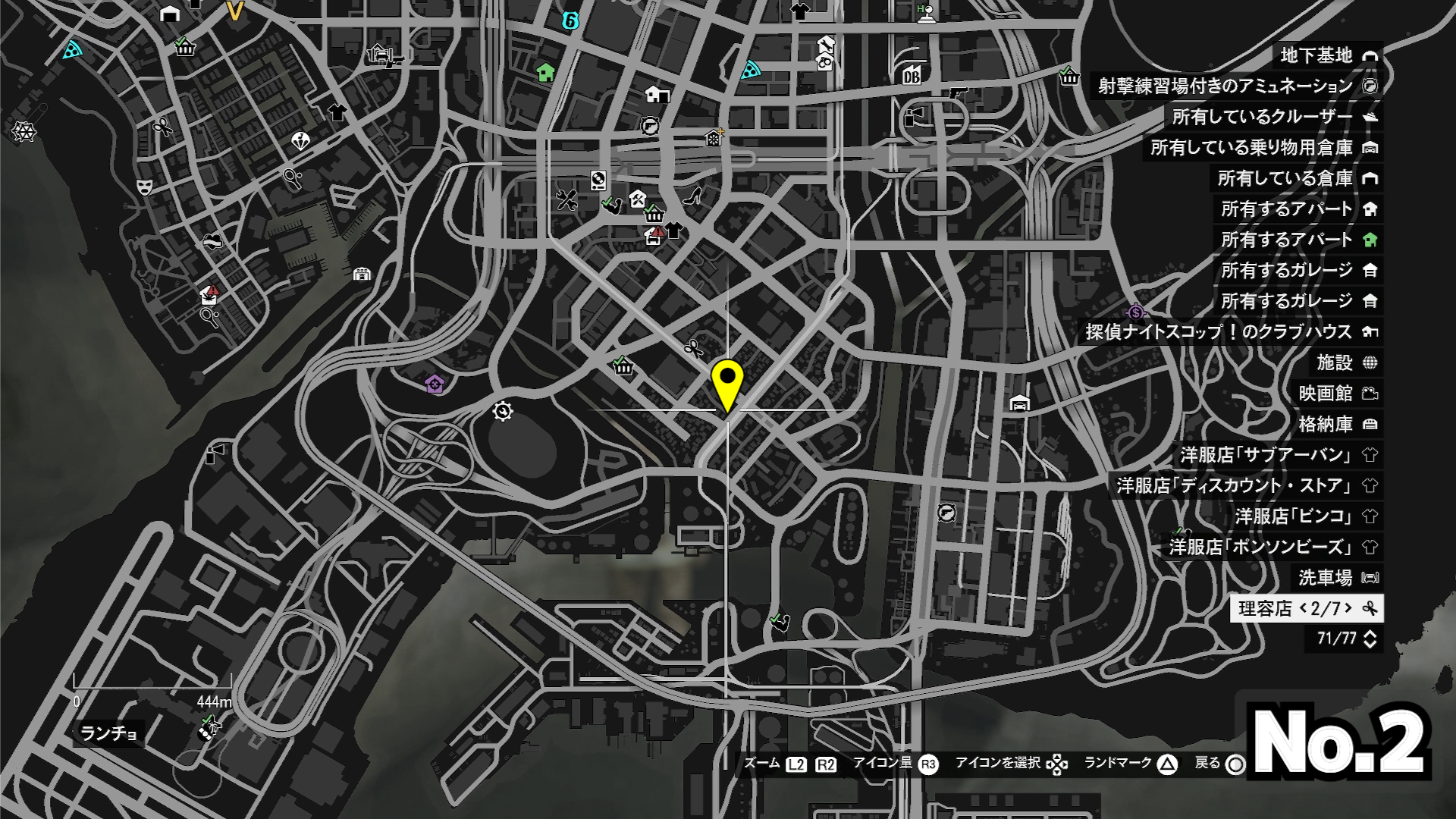Choose 射撃練習場付きのアミュネーション in the legend
1456x819 pixels.
(1236, 86)
